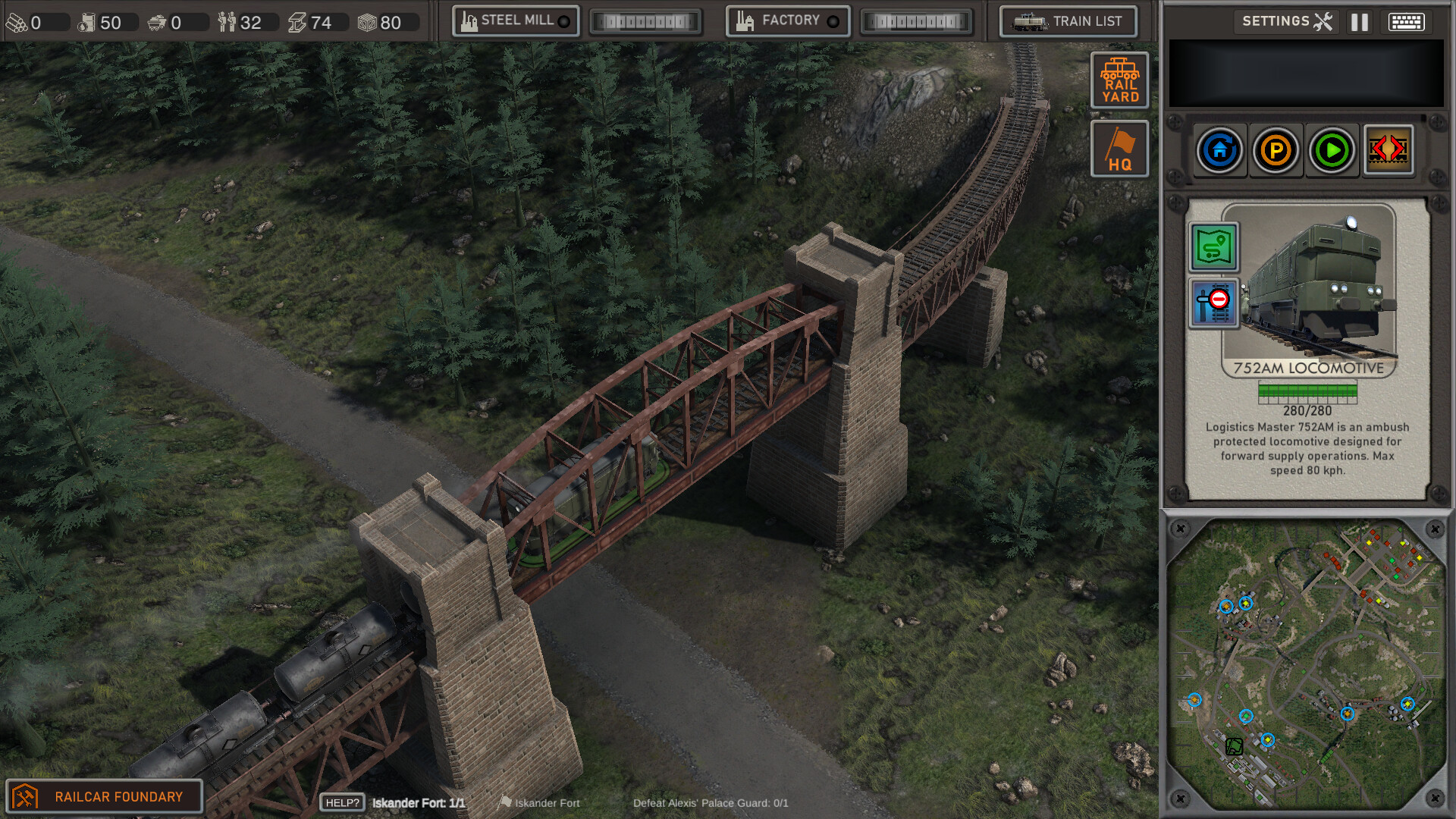Click the stop-signal track icon
The width and height of the screenshot is (1456, 819).
point(1213,303)
